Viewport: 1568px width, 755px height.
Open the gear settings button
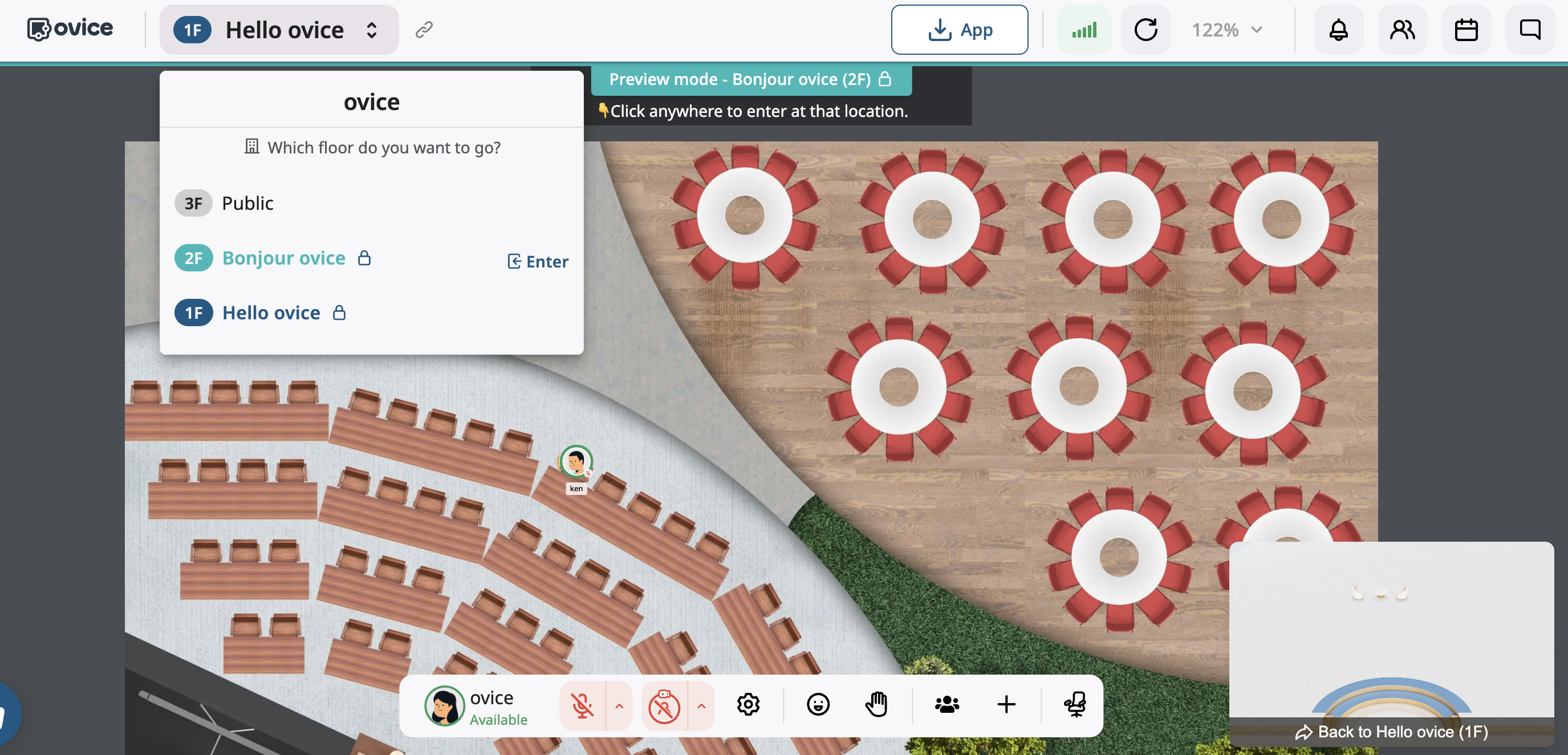pos(748,704)
